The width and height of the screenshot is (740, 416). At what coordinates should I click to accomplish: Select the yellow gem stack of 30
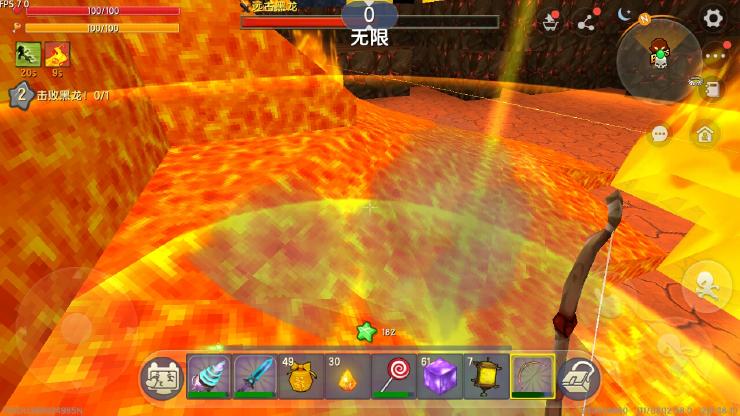coord(347,377)
